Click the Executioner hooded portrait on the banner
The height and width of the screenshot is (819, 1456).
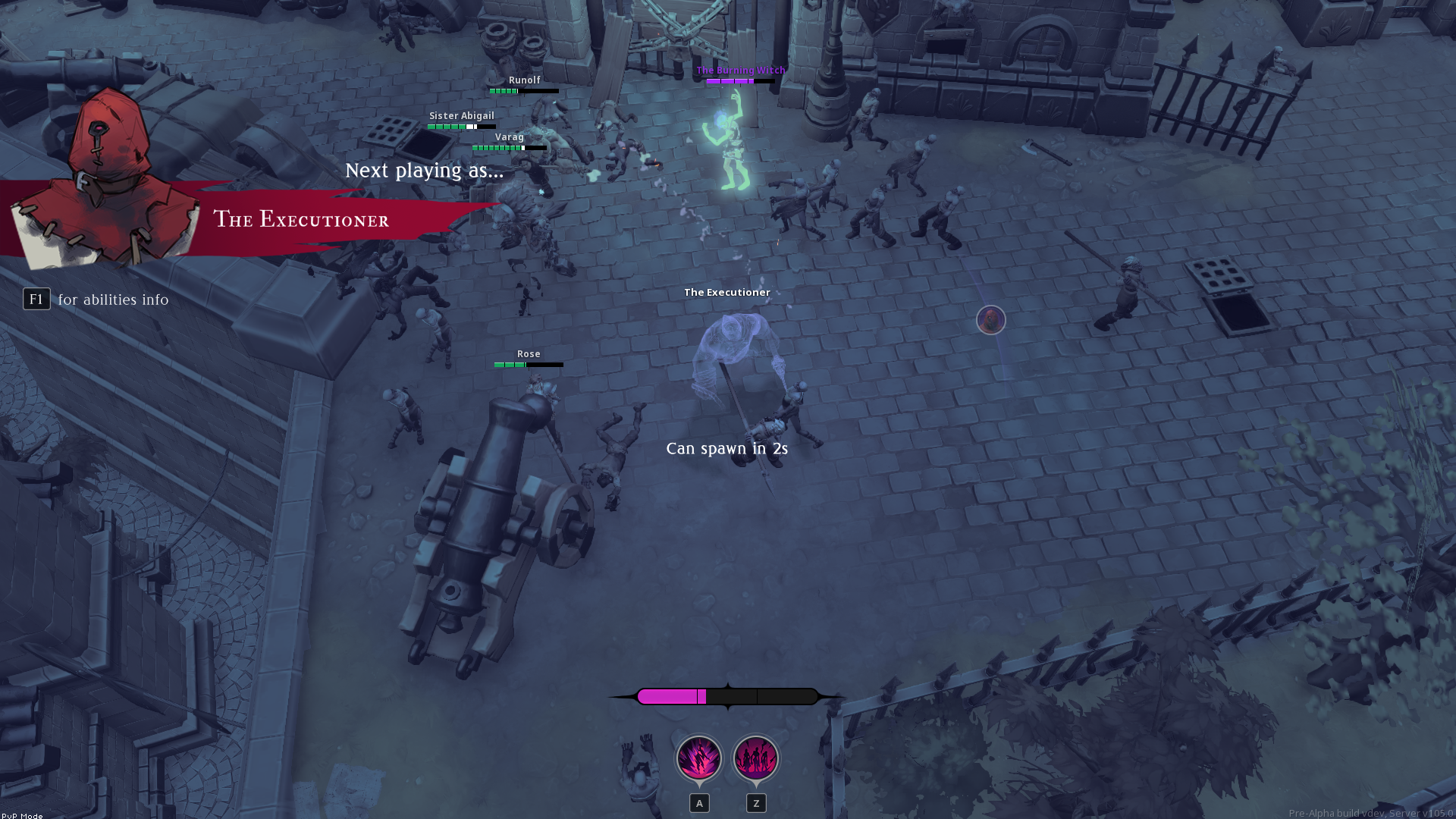(x=106, y=178)
